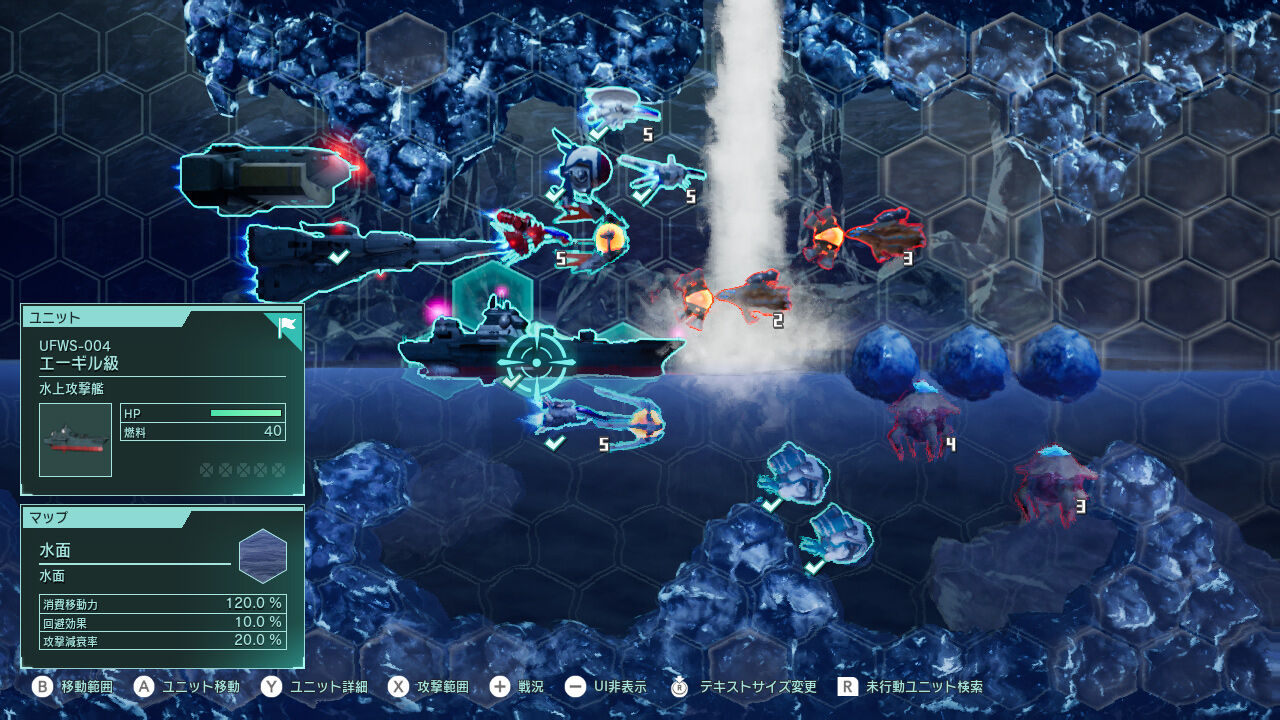Click the HP bar in the unit panel

pos(245,411)
